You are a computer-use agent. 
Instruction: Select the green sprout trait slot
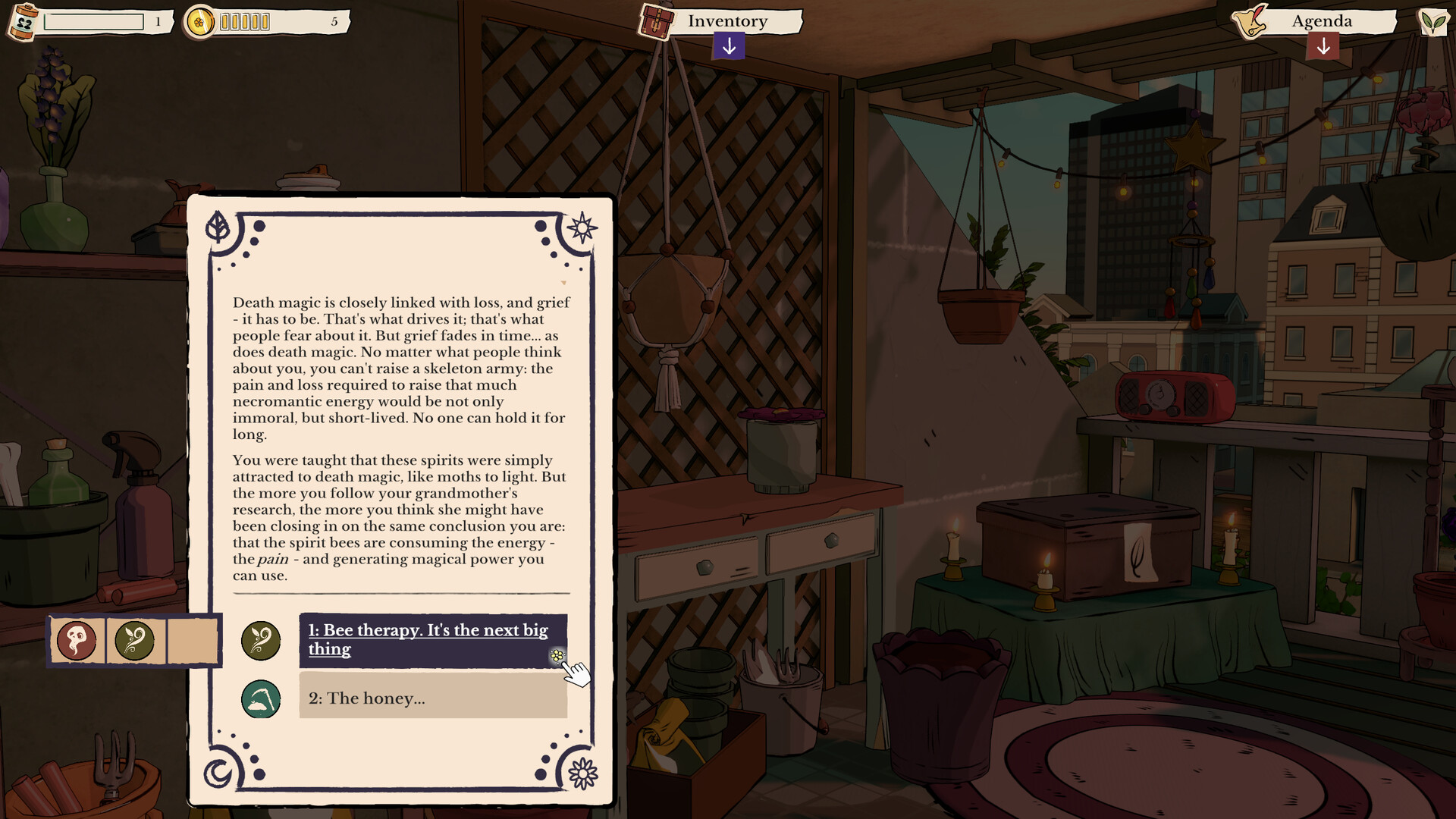point(135,641)
